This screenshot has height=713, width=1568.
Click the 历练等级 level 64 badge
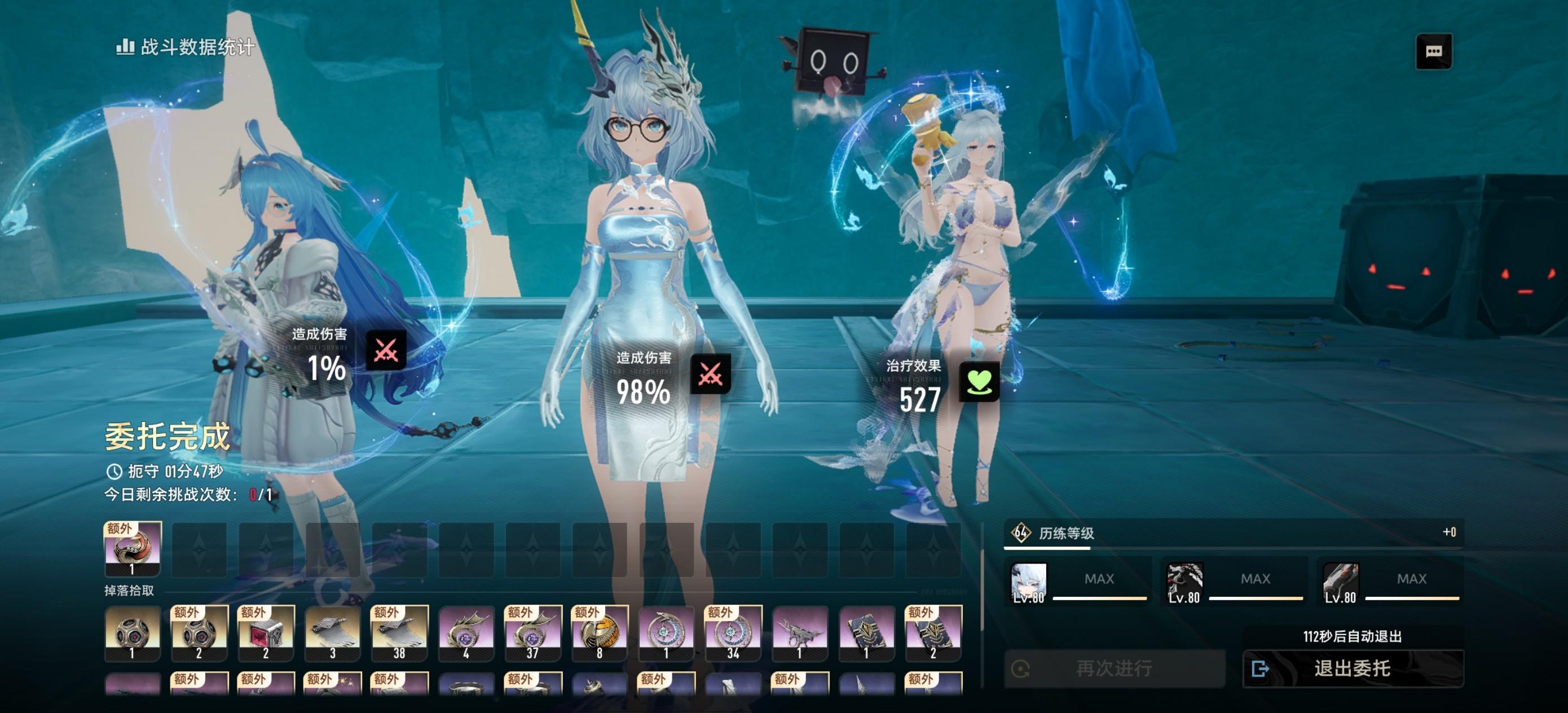tap(1021, 532)
